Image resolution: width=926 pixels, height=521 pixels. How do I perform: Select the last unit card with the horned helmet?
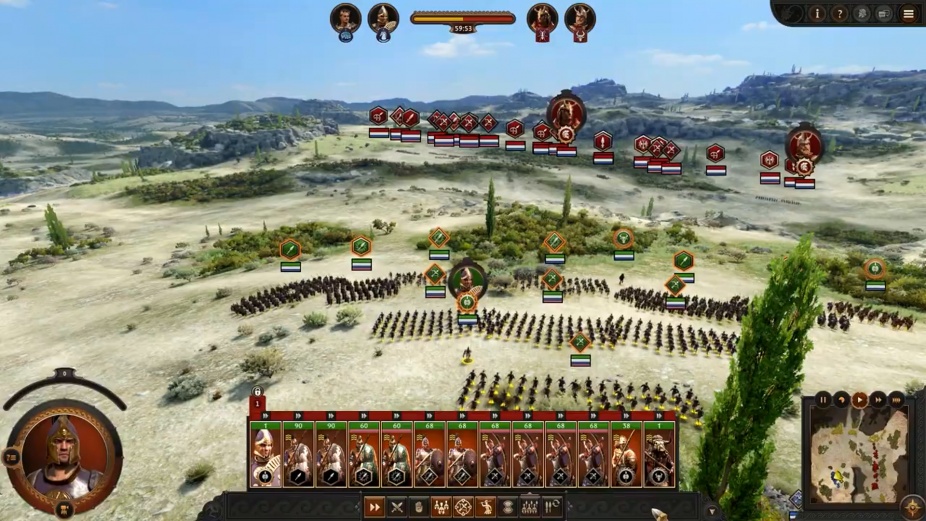tap(659, 456)
